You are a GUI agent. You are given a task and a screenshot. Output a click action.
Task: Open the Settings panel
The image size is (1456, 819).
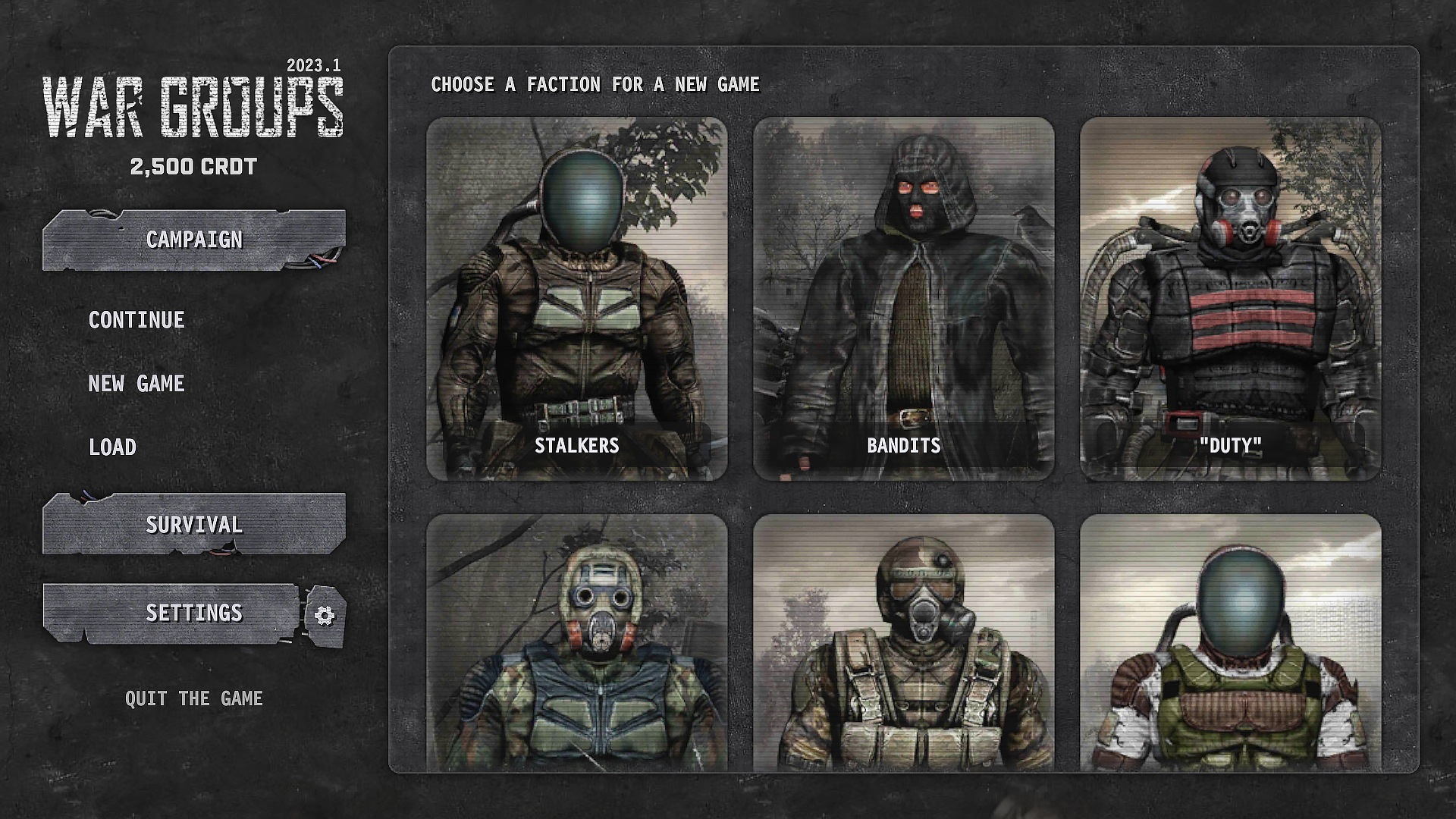[x=196, y=614]
